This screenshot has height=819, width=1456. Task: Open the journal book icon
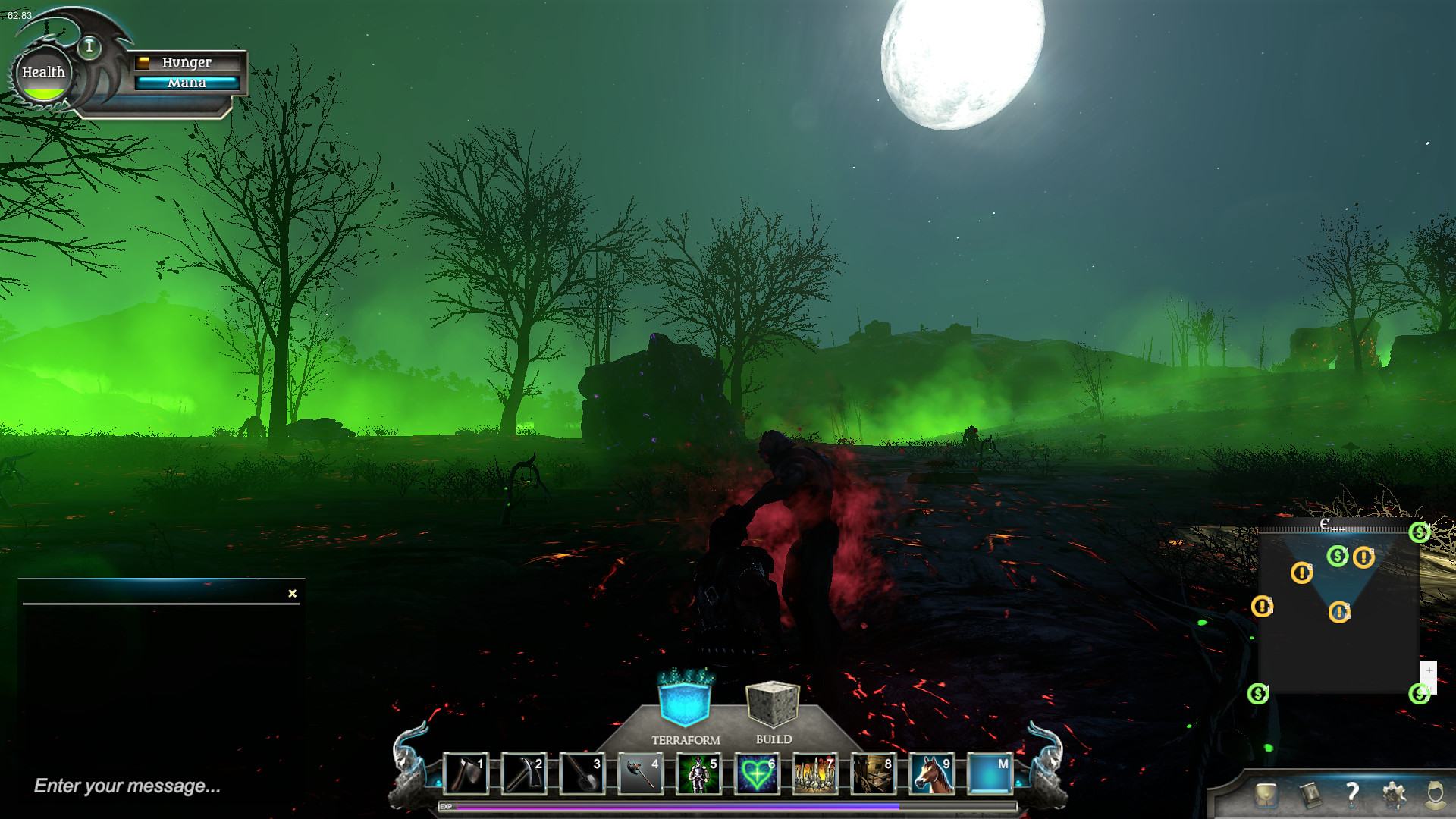[1310, 794]
